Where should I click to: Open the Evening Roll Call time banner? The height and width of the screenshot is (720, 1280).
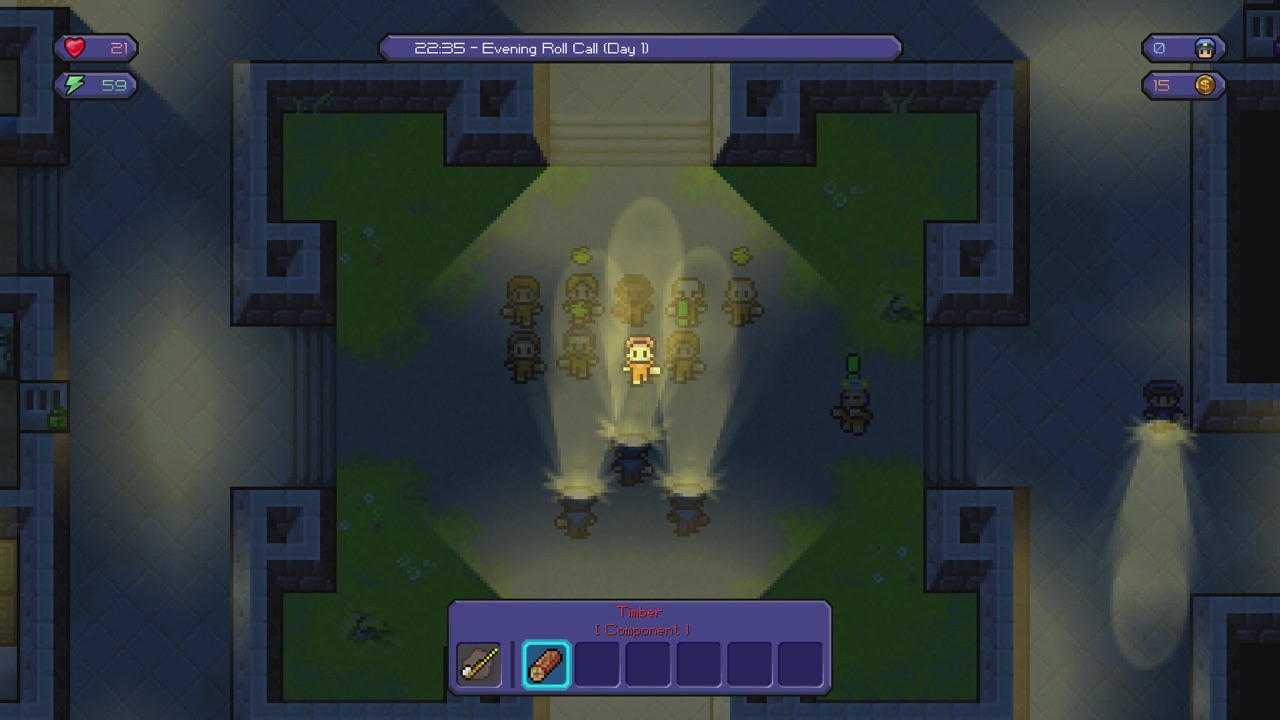click(639, 47)
